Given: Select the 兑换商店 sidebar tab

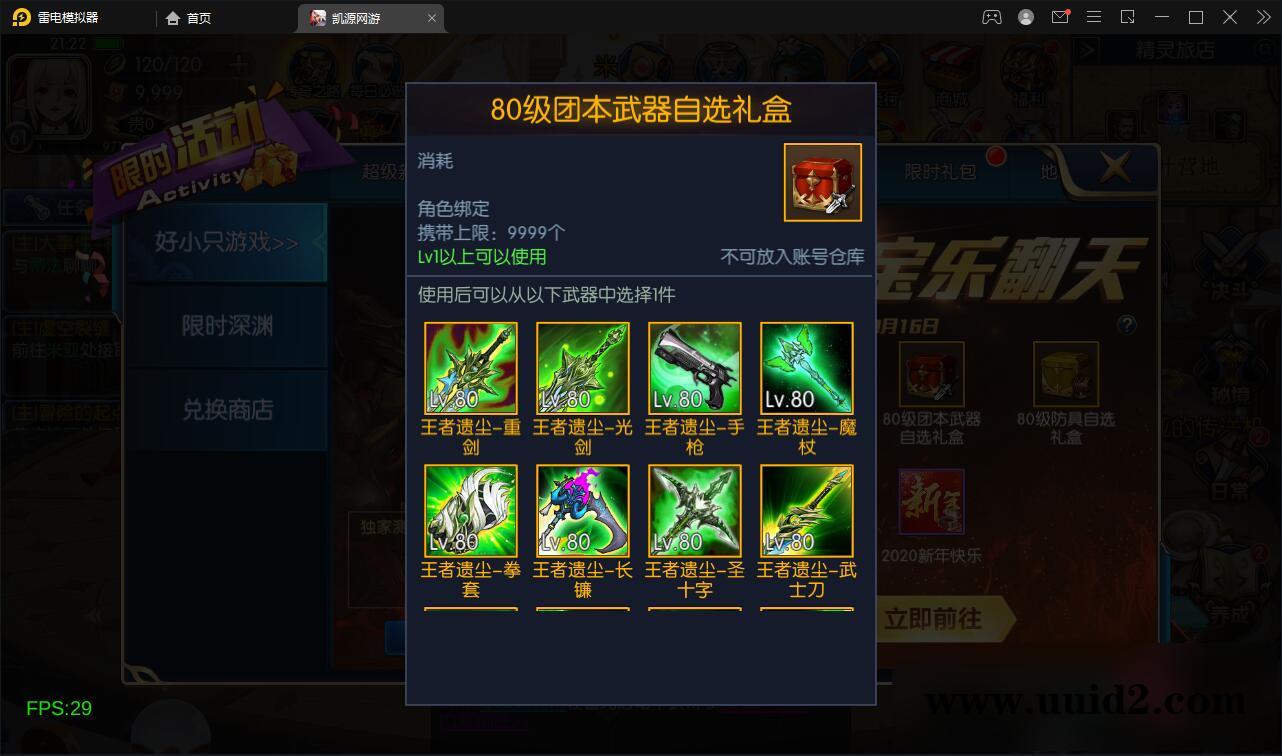Looking at the screenshot, I should pyautogui.click(x=225, y=412).
